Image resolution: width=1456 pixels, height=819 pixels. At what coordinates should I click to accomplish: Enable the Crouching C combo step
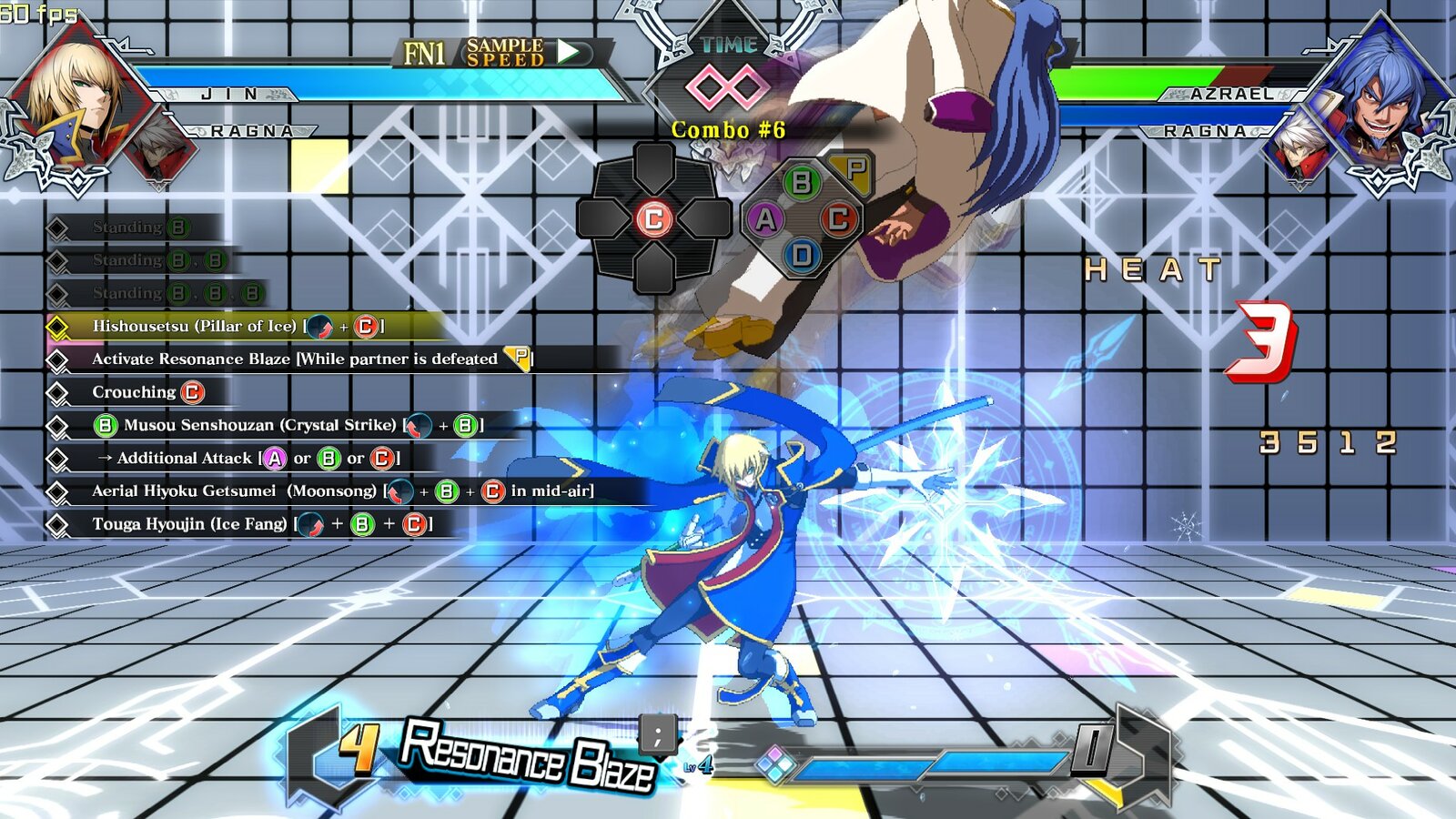146,392
